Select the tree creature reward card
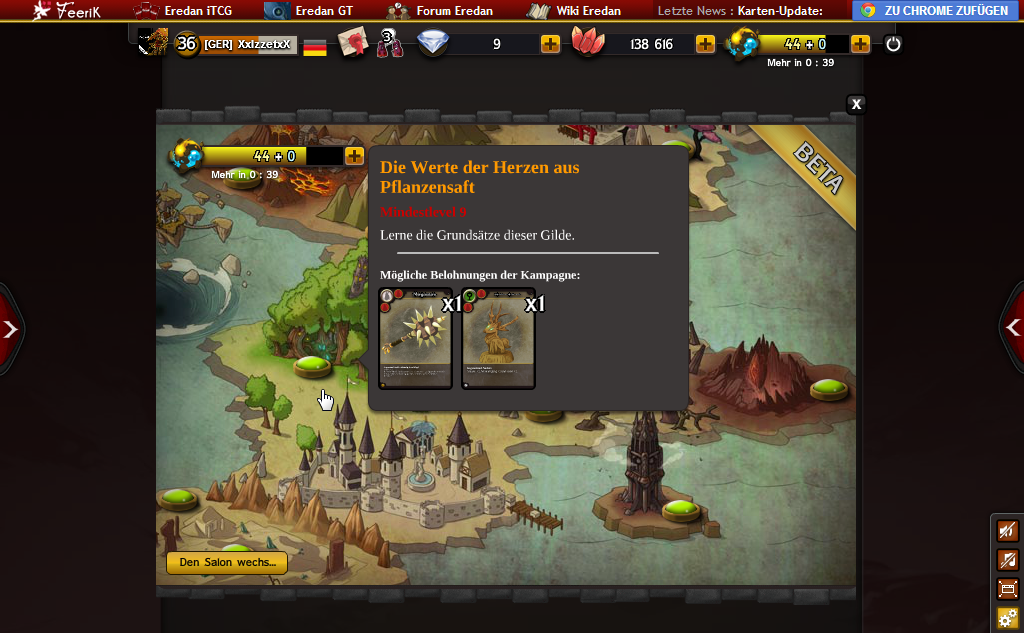The width and height of the screenshot is (1024, 633). 498,338
